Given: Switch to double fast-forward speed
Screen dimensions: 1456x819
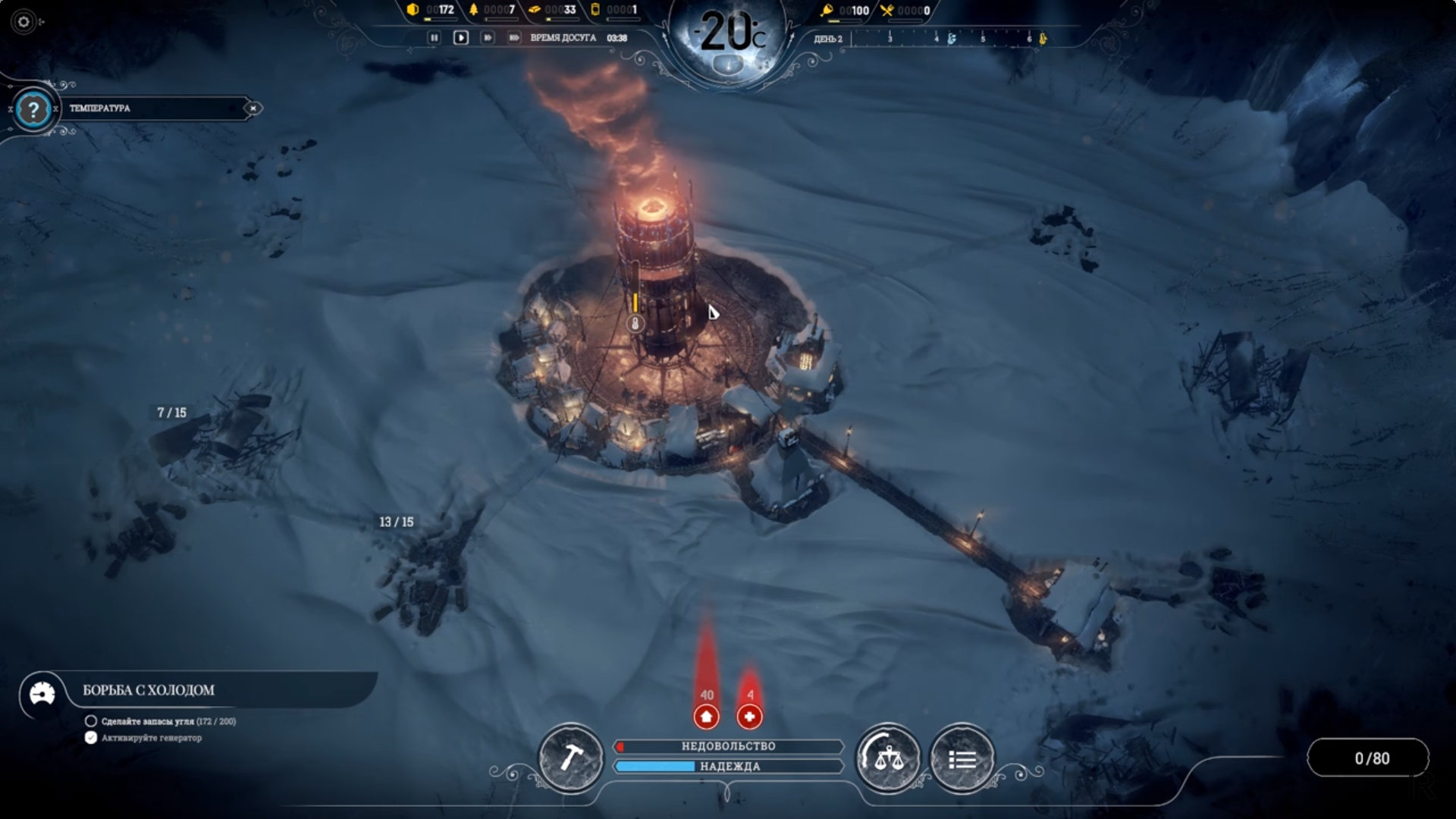Looking at the screenshot, I should pyautogui.click(x=487, y=37).
